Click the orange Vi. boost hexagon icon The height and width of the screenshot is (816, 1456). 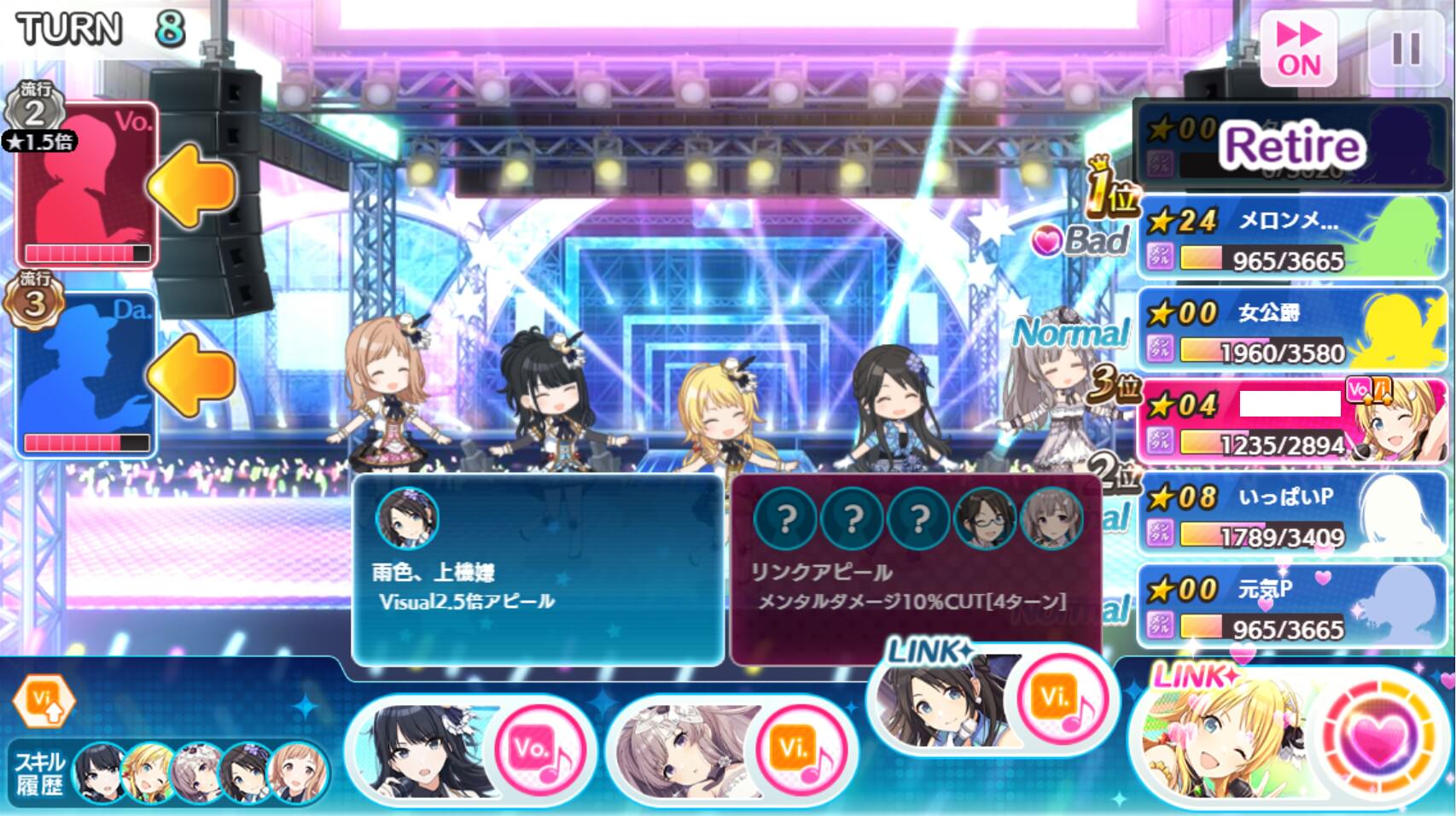(x=44, y=701)
